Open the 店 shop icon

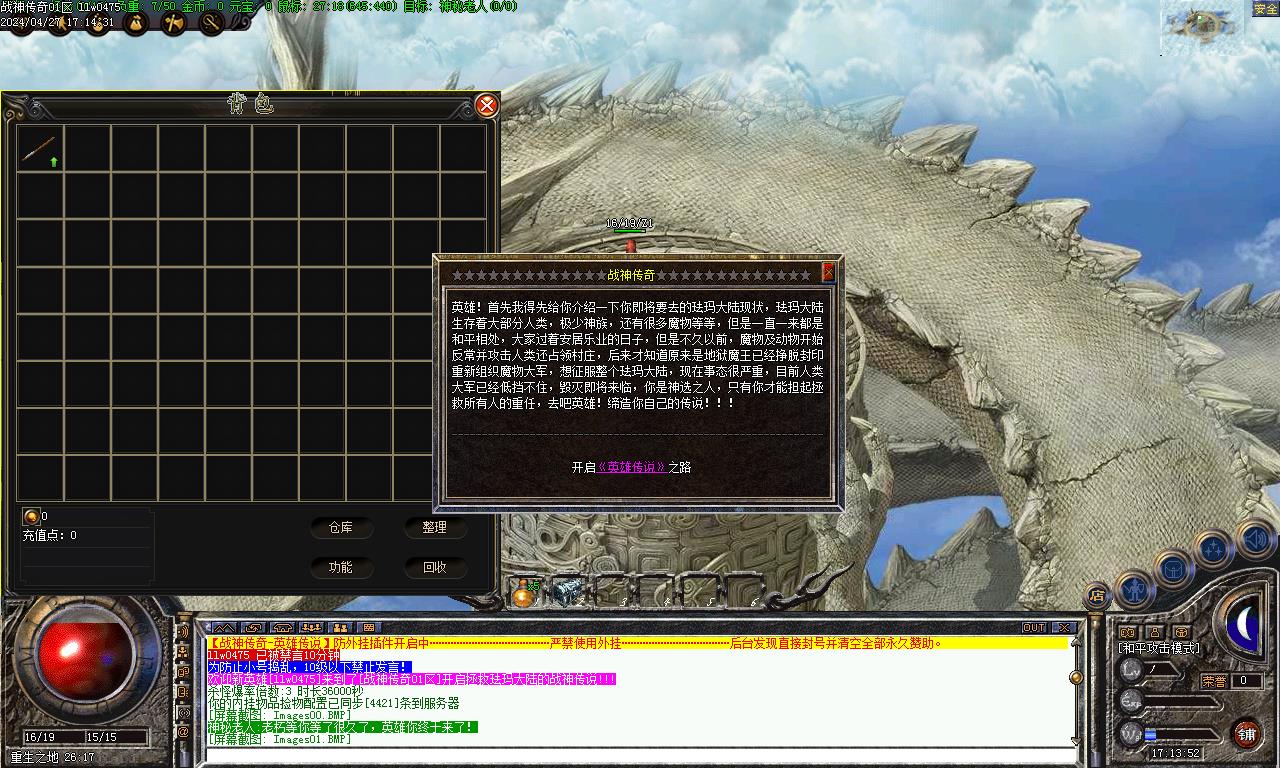(x=1097, y=596)
